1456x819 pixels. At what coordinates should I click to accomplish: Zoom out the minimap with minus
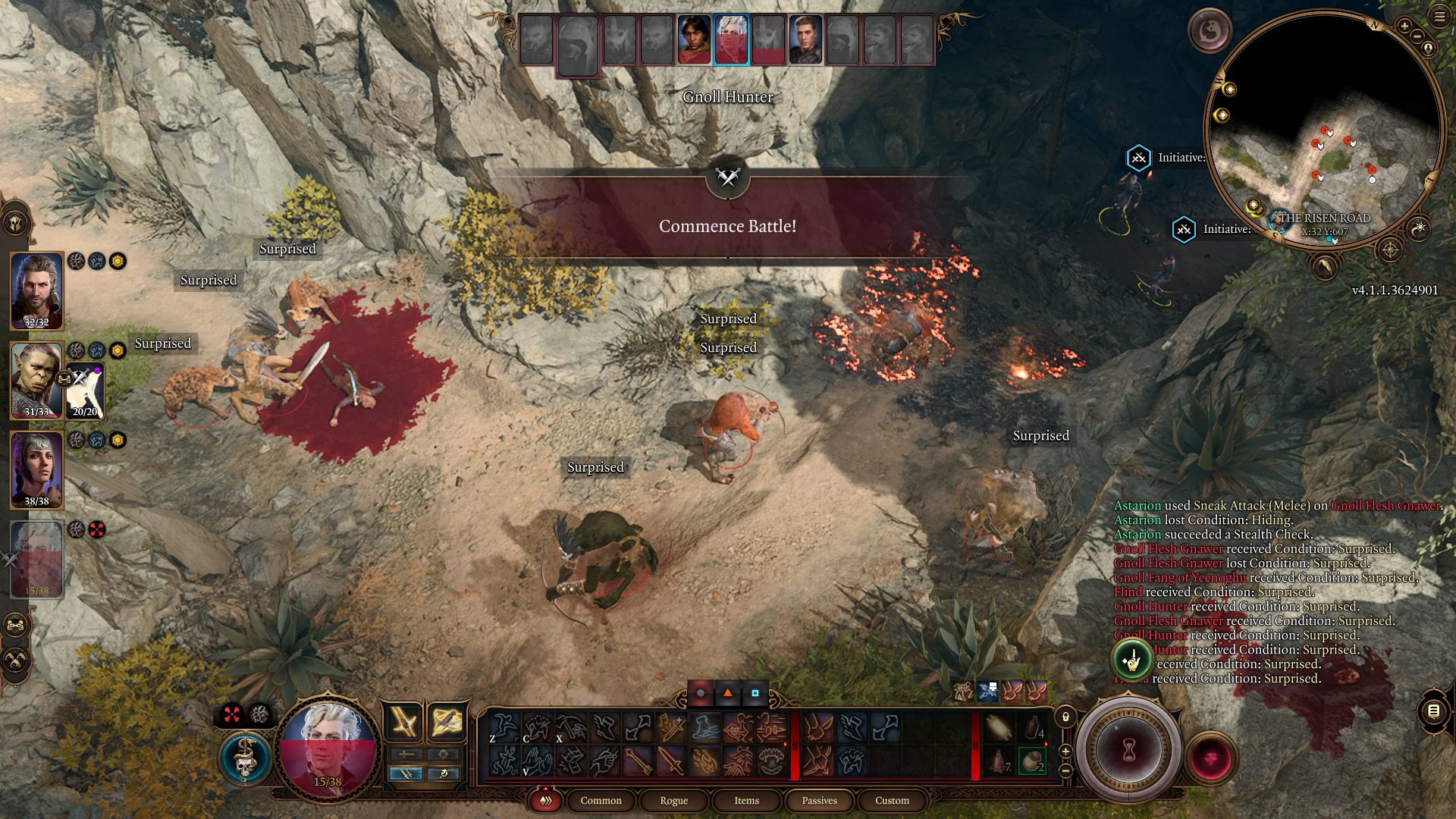1417,36
